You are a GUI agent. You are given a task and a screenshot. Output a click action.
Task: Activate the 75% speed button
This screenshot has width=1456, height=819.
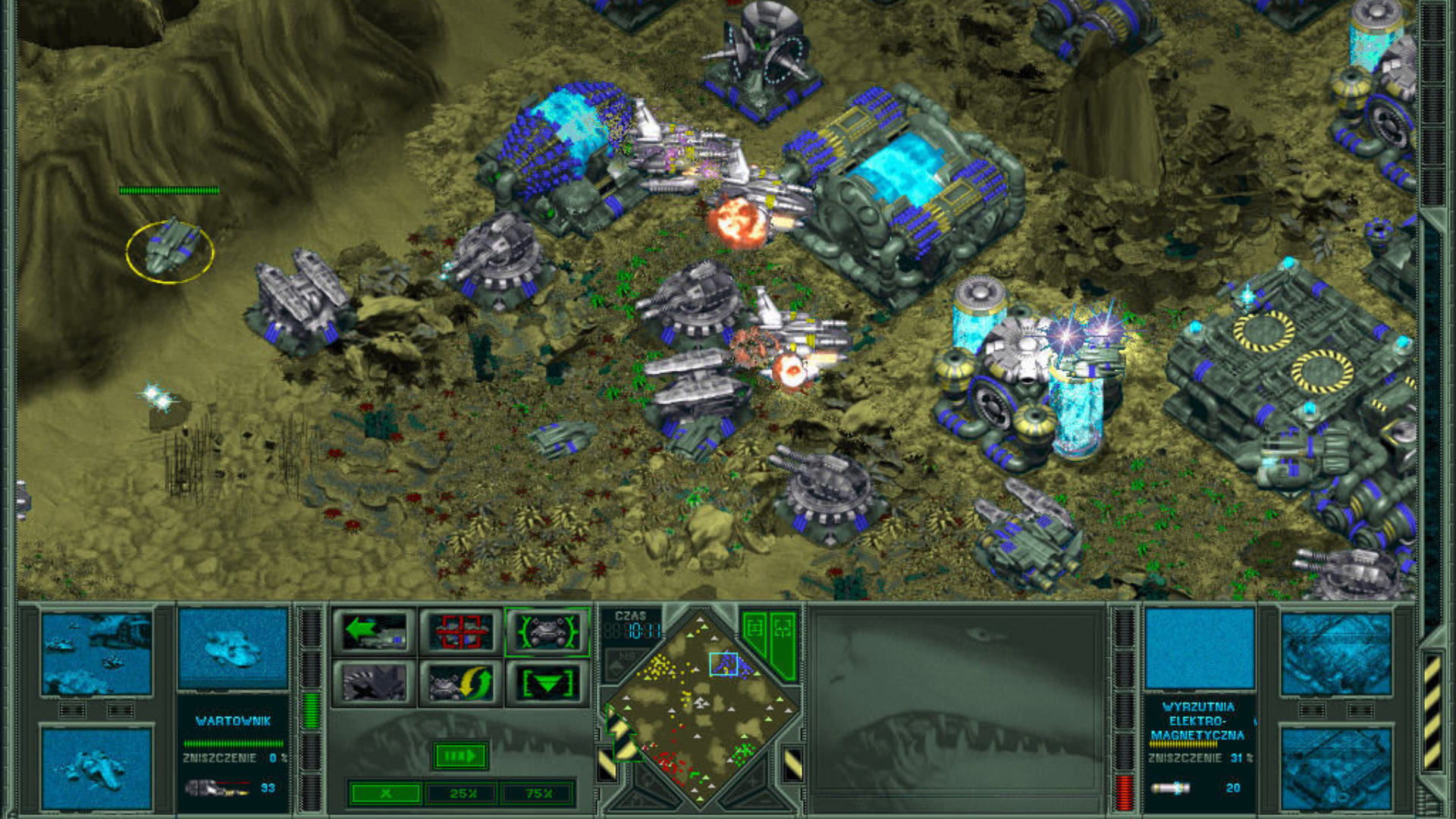(537, 795)
